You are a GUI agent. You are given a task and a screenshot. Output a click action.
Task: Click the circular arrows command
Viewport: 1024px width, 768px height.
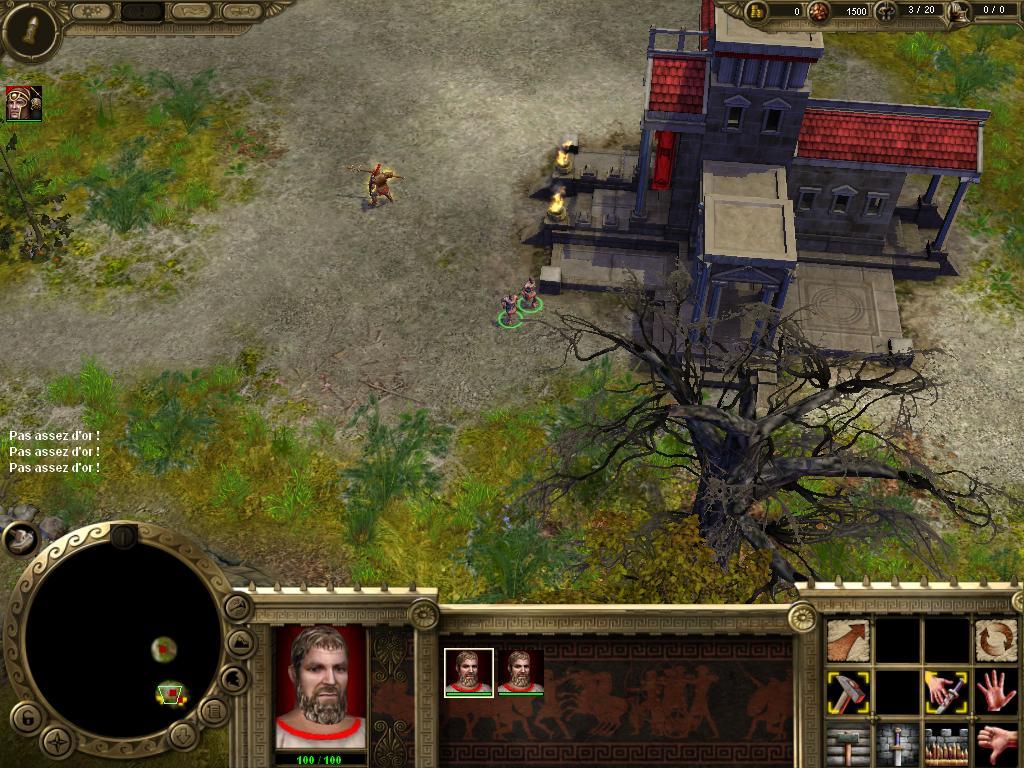click(994, 640)
